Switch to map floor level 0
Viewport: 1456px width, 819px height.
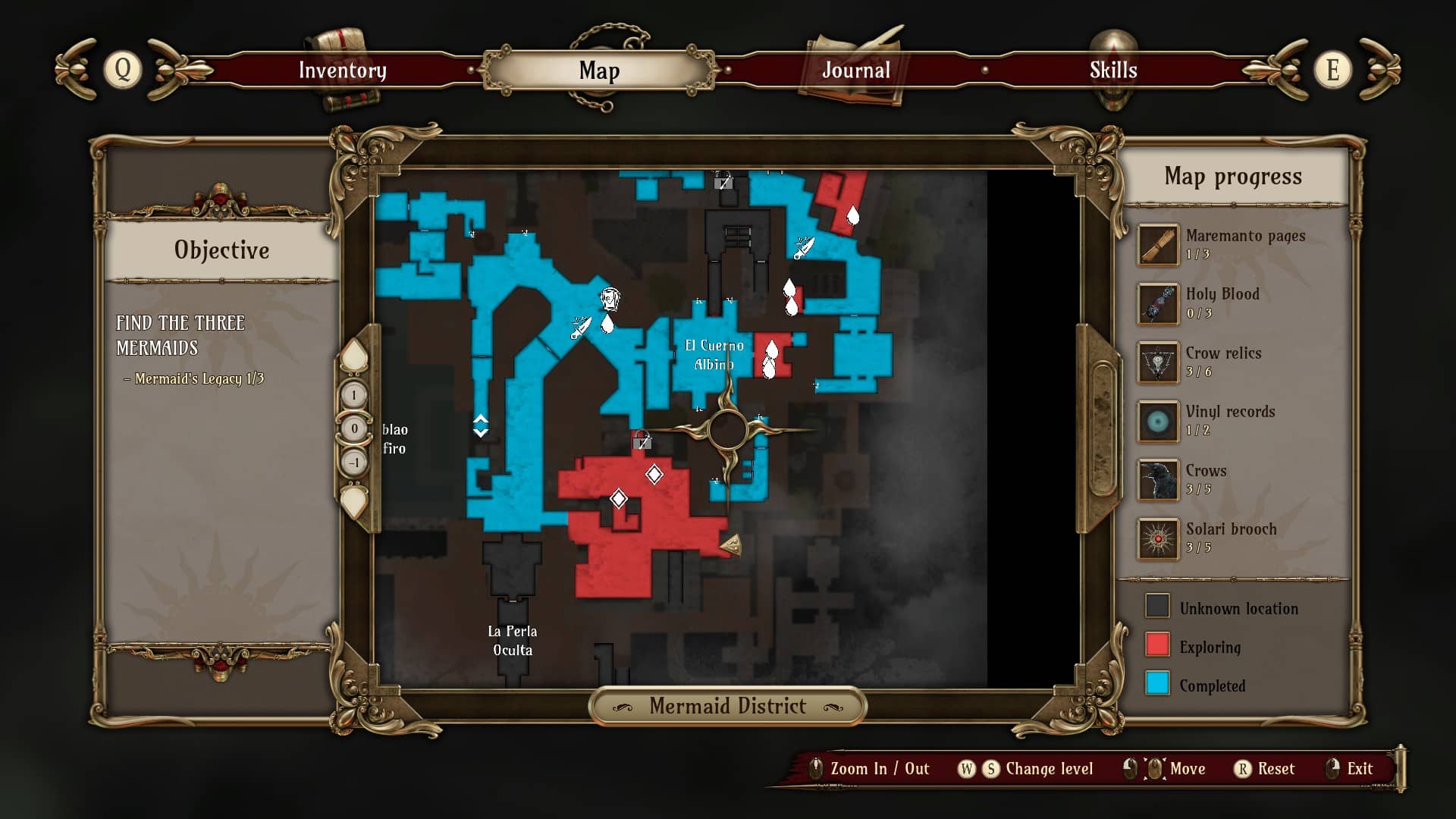354,428
